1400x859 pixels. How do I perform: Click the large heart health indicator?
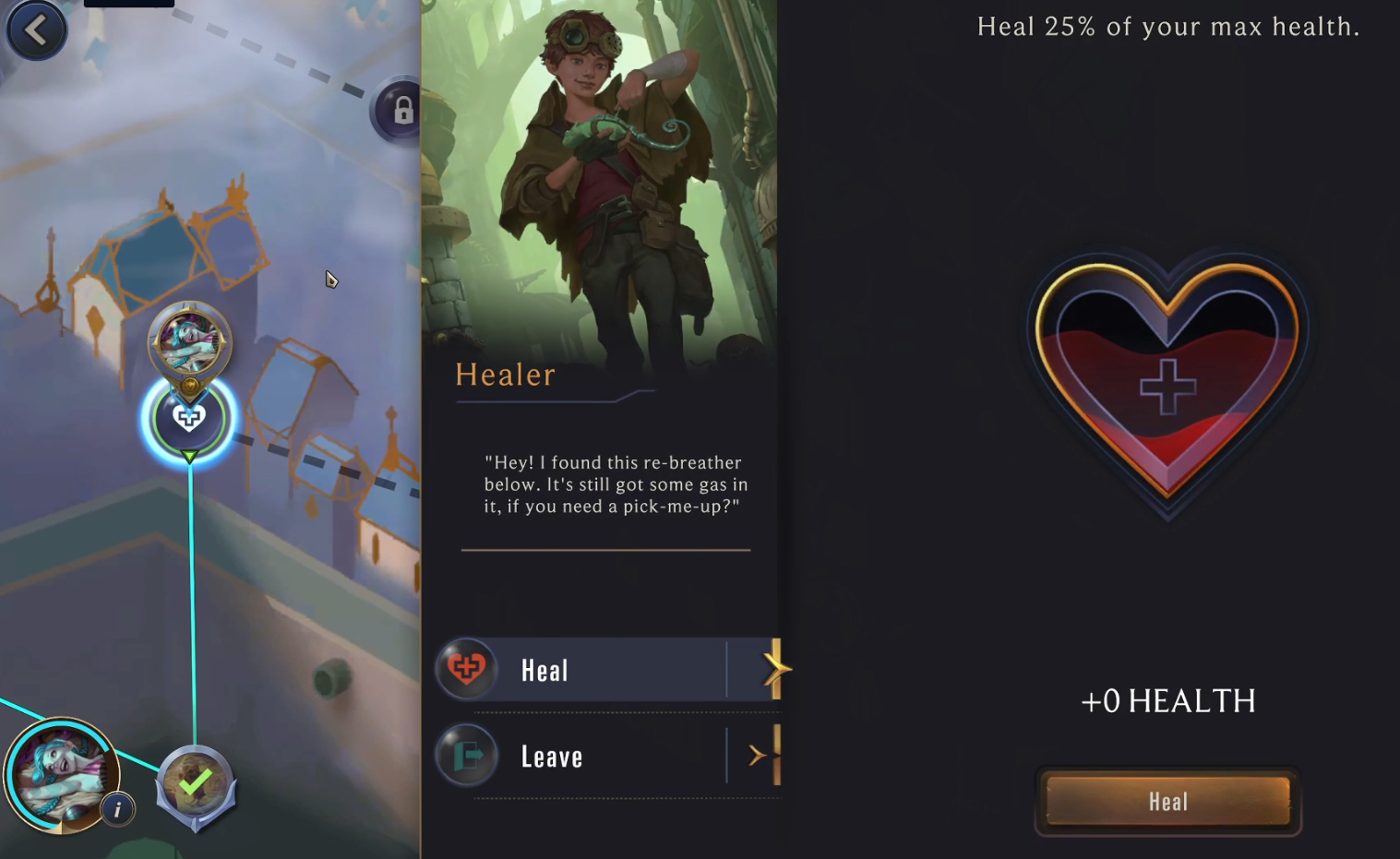(x=1167, y=383)
